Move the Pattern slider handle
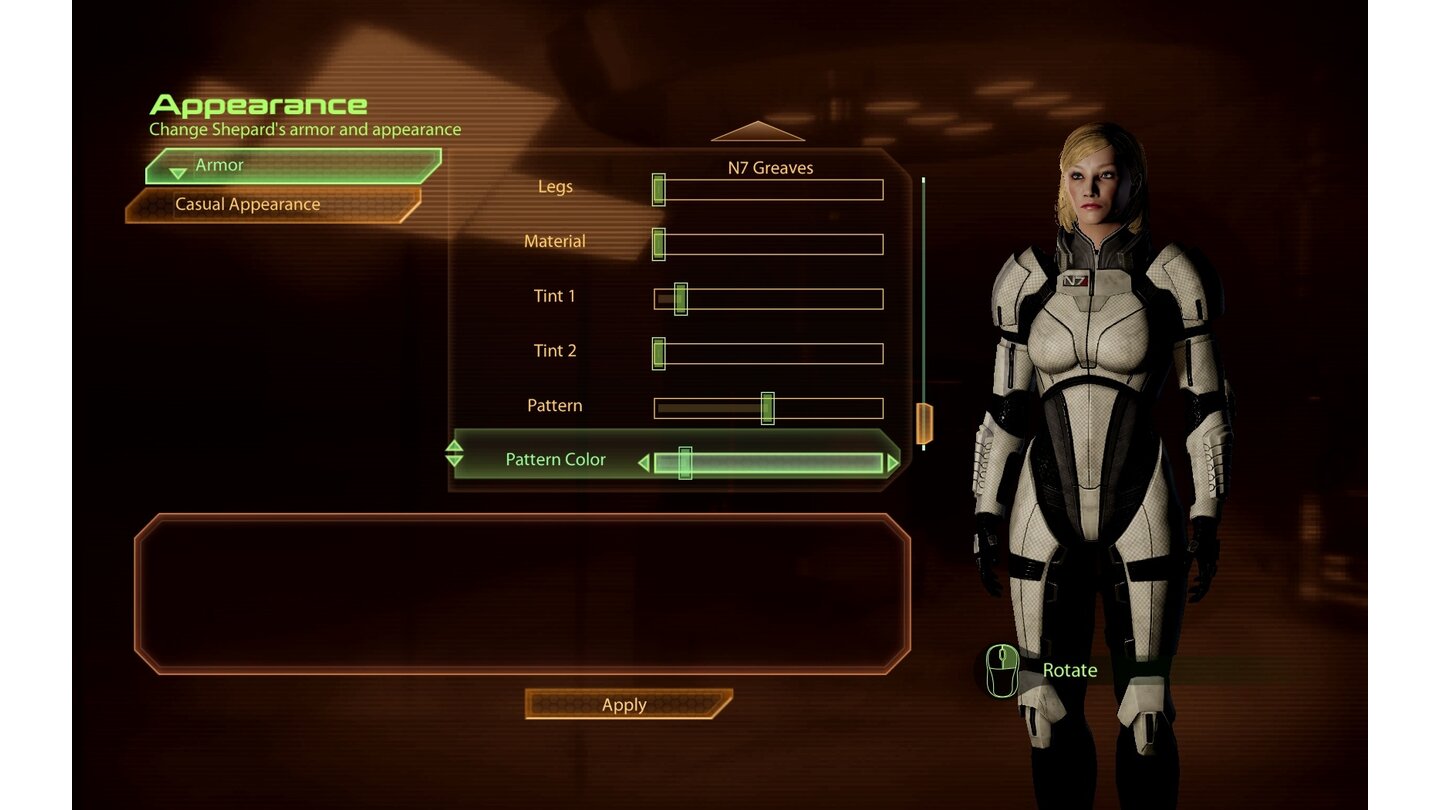 pos(767,408)
